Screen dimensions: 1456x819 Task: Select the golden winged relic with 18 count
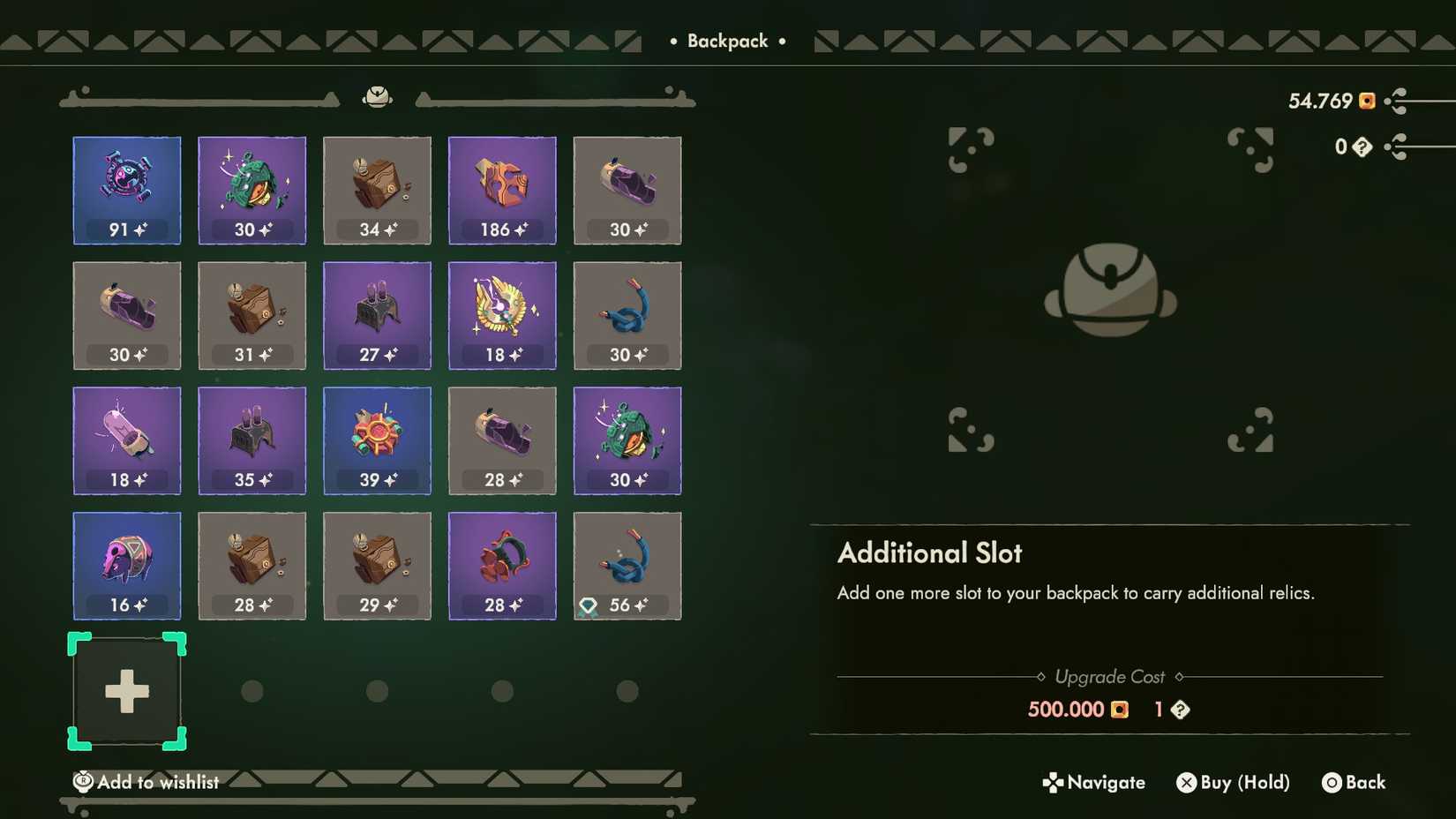[502, 315]
